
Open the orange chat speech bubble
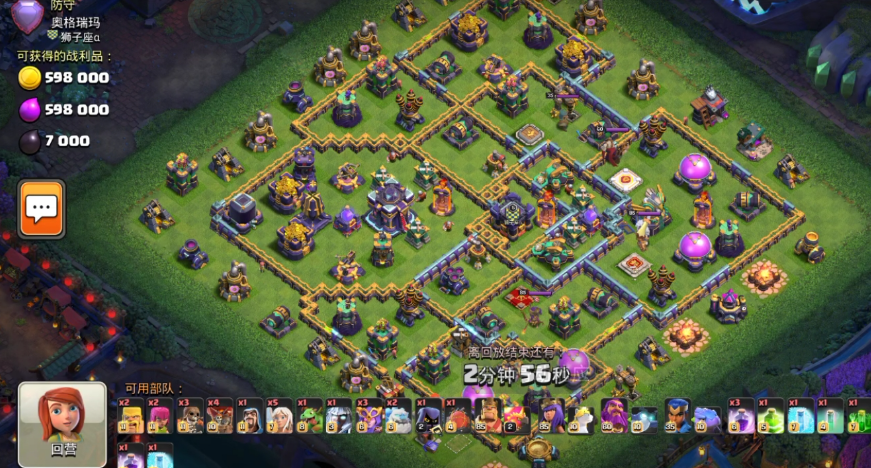coord(42,208)
